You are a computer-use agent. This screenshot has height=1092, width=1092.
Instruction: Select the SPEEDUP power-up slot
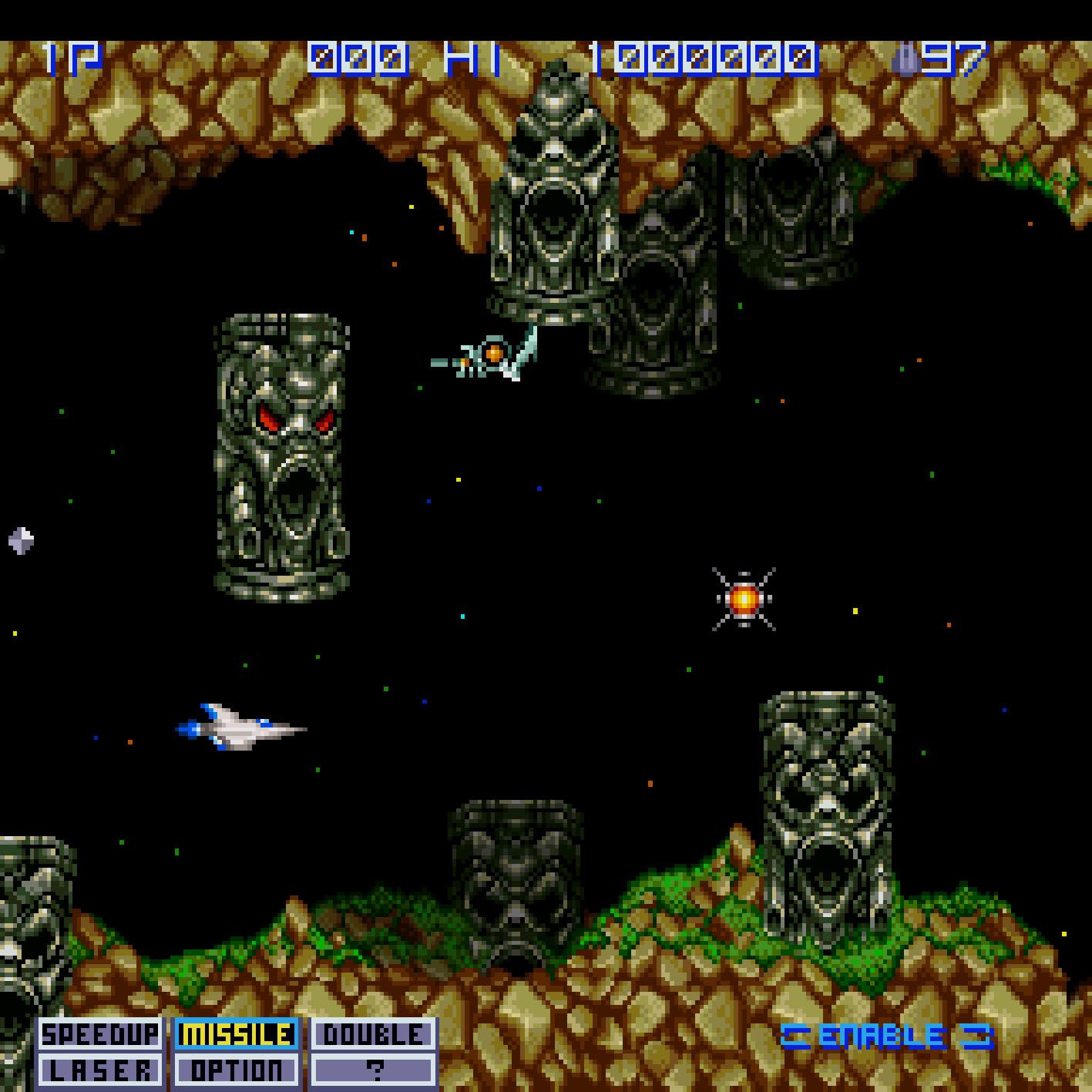[99, 1034]
